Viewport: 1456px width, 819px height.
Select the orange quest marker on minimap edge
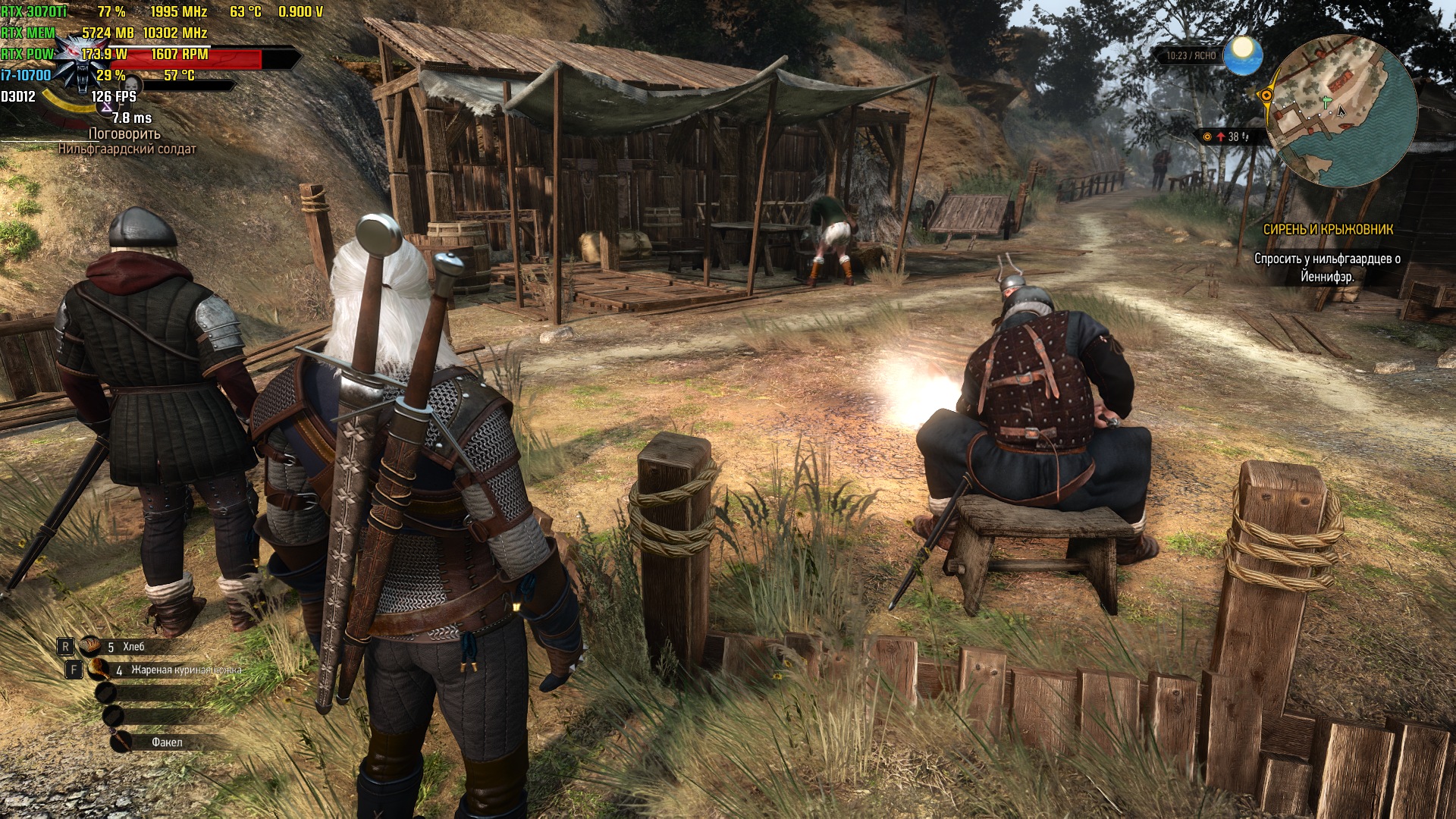1266,96
